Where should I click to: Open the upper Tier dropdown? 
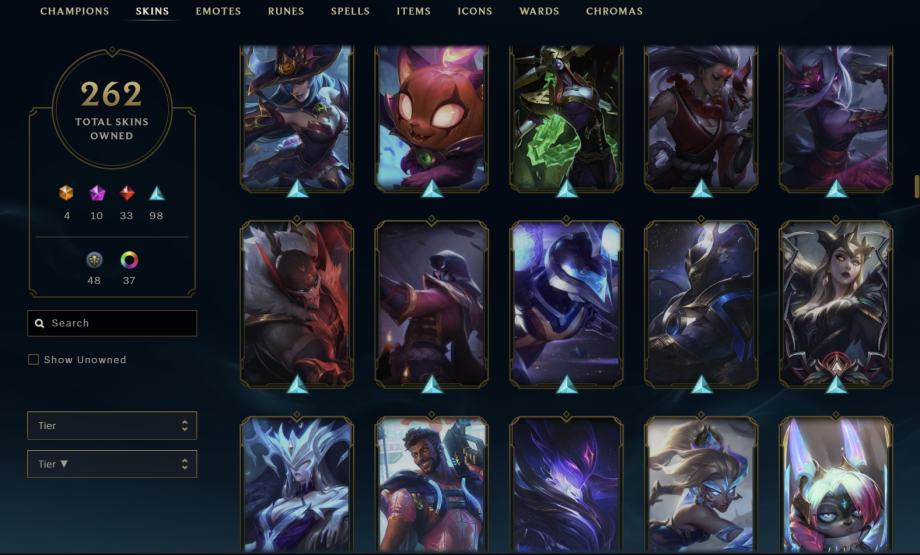112,426
